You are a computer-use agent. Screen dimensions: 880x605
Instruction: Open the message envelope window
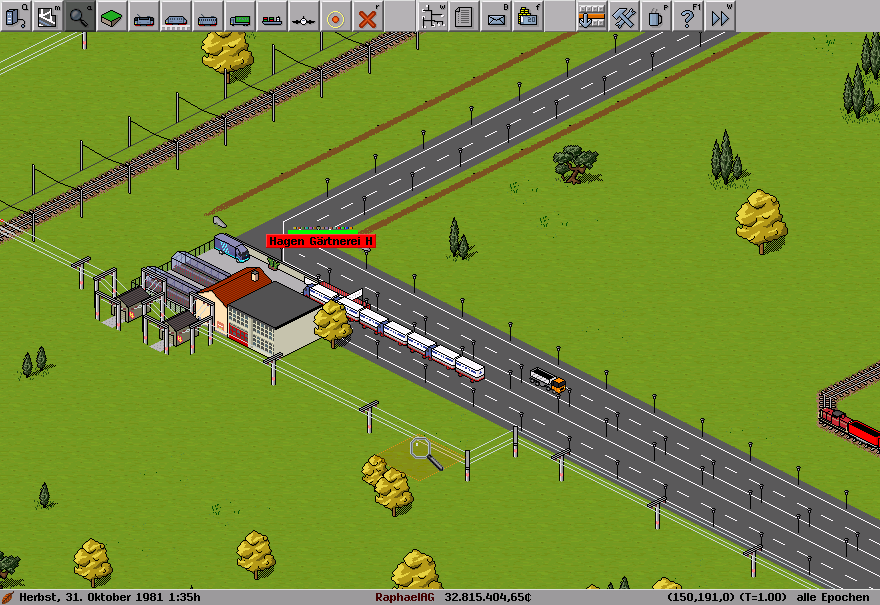[x=496, y=16]
